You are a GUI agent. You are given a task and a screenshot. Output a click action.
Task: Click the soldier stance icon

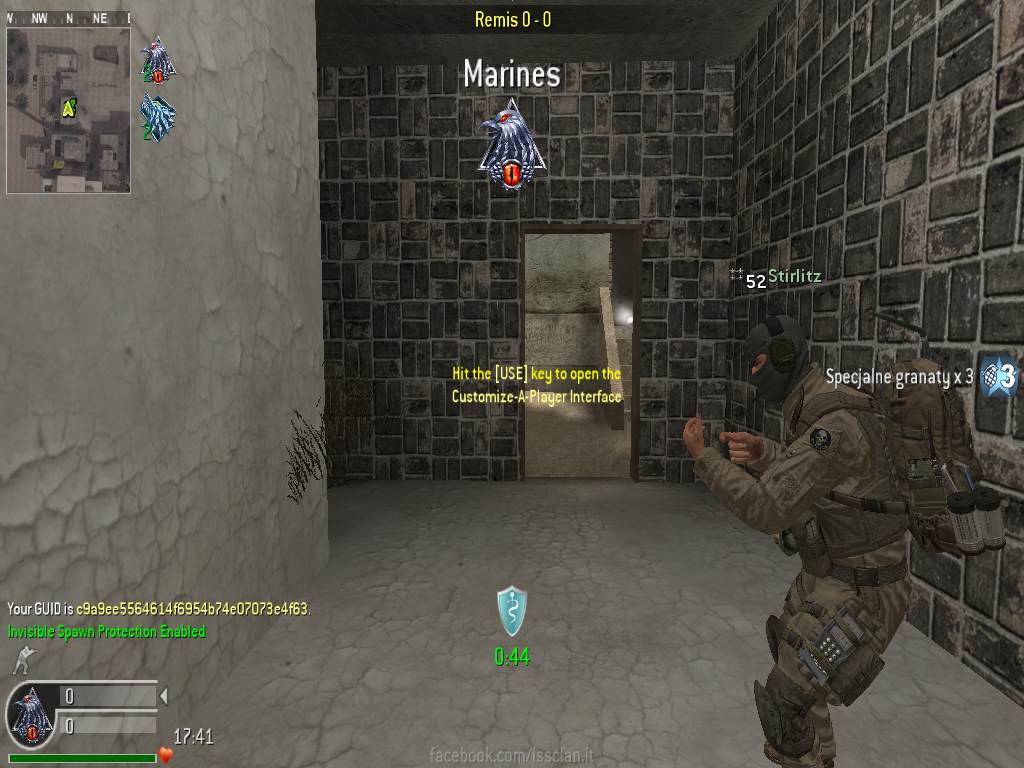[x=21, y=659]
